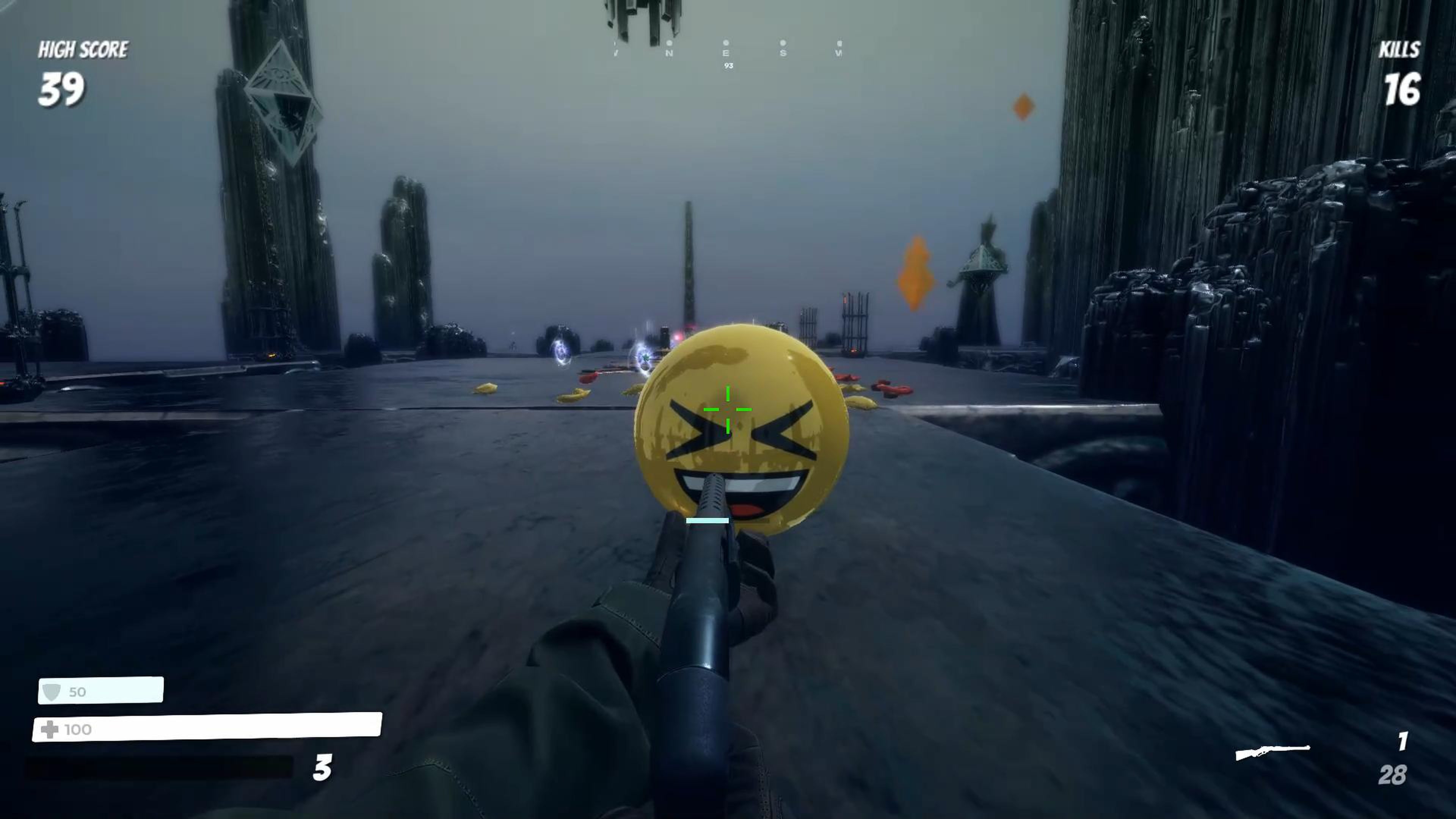This screenshot has height=819, width=1456.
Task: Select the health cross icon on health bar
Action: 51,729
